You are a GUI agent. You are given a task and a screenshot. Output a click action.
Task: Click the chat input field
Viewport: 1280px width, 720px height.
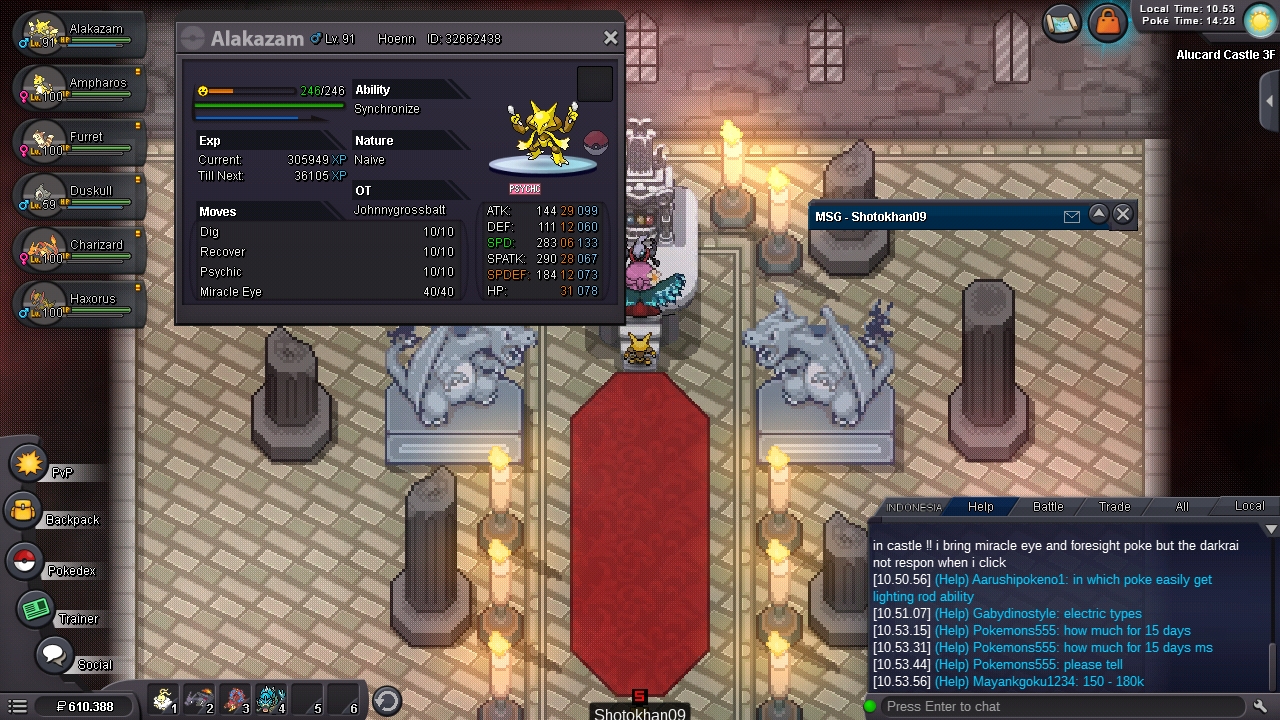click(x=1060, y=707)
